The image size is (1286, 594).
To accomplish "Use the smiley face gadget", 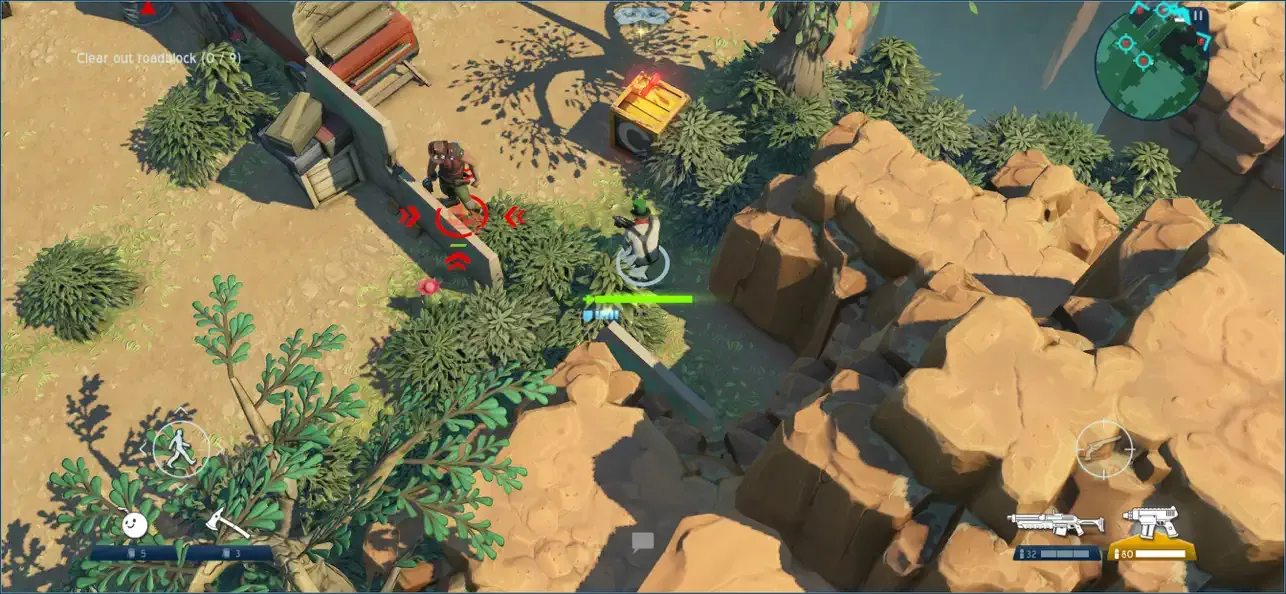I will coord(134,524).
